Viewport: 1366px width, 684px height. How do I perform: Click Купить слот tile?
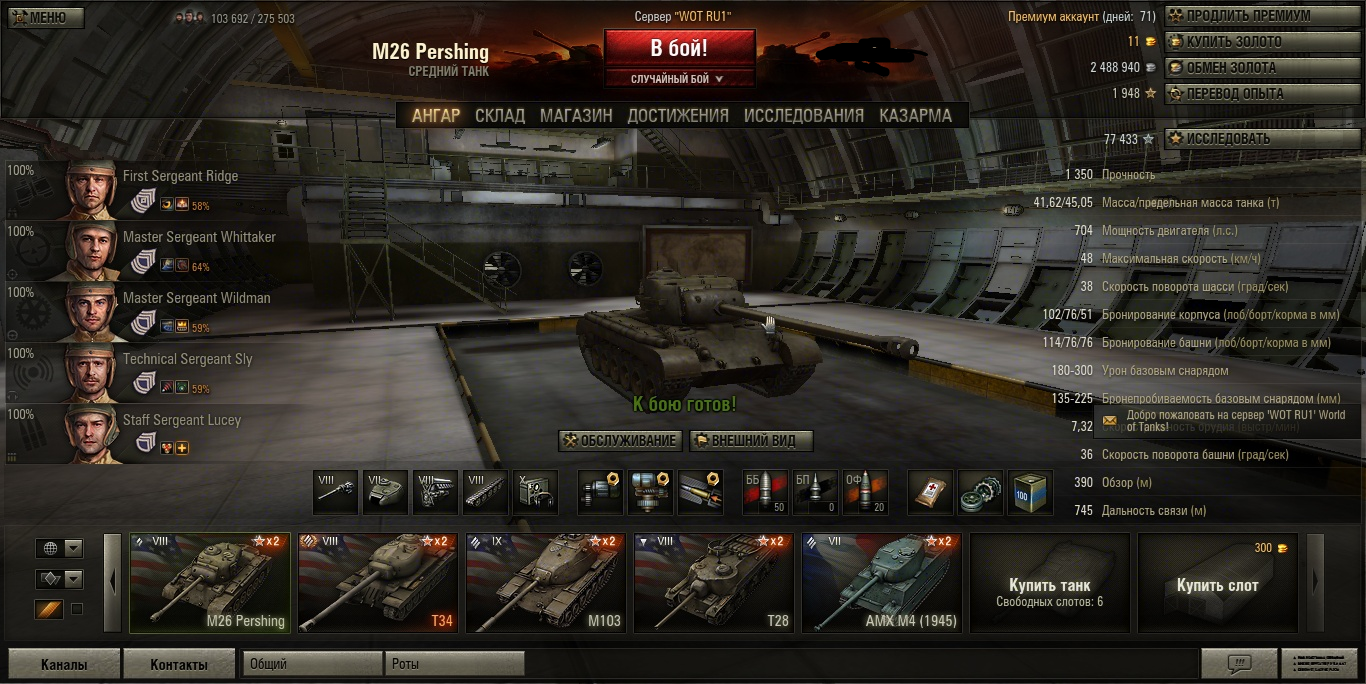1217,584
